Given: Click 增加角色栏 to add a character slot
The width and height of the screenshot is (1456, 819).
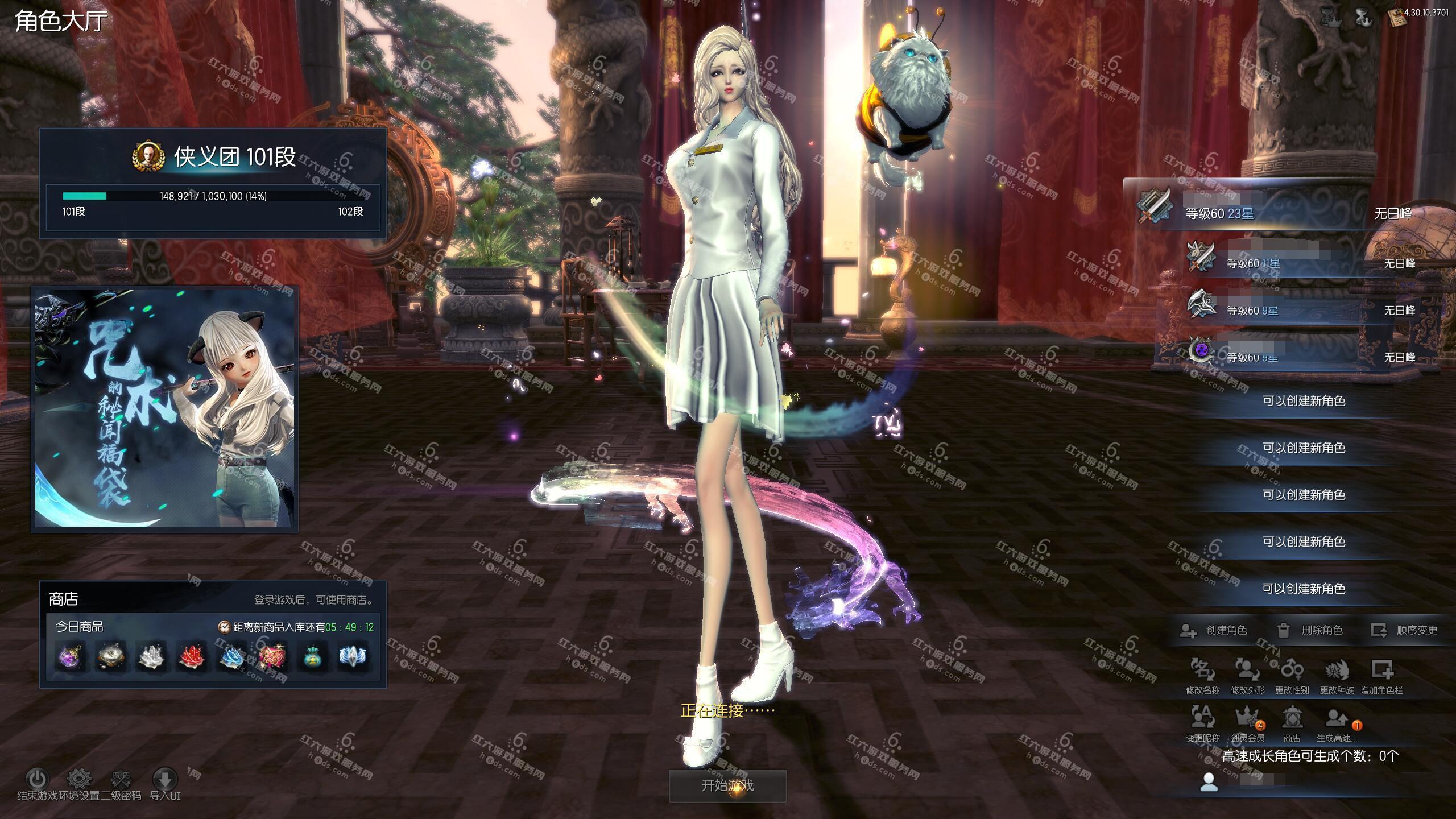Looking at the screenshot, I should point(1381,672).
